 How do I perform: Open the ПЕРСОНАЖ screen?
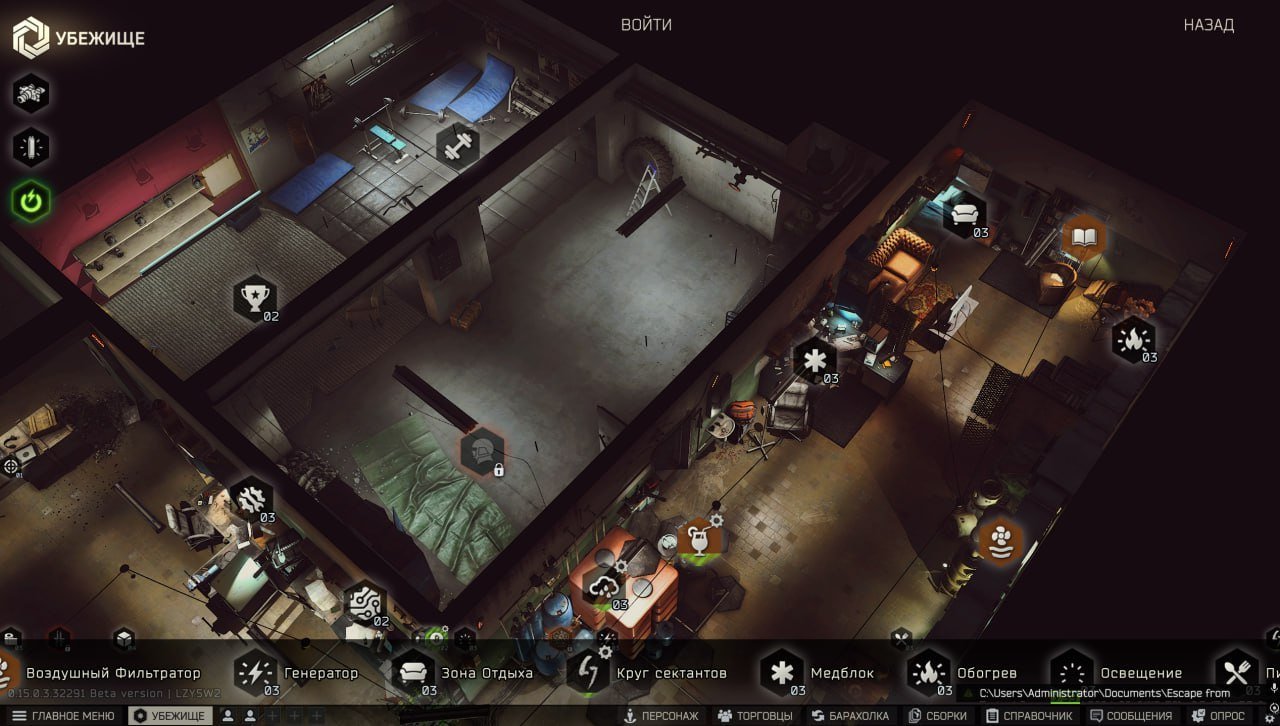coord(662,716)
